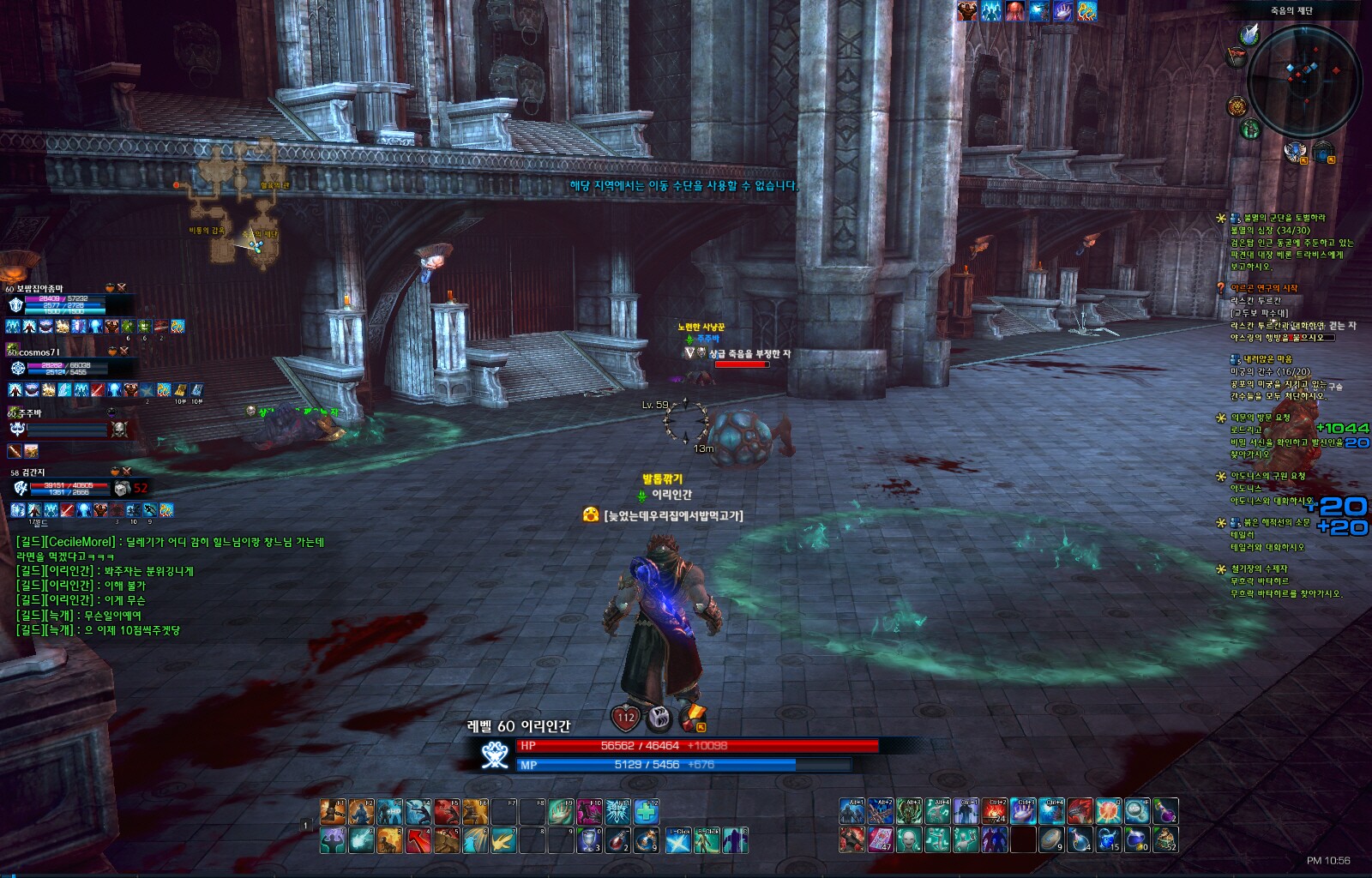Select the golden sun emblem near minimap

[x=1237, y=106]
